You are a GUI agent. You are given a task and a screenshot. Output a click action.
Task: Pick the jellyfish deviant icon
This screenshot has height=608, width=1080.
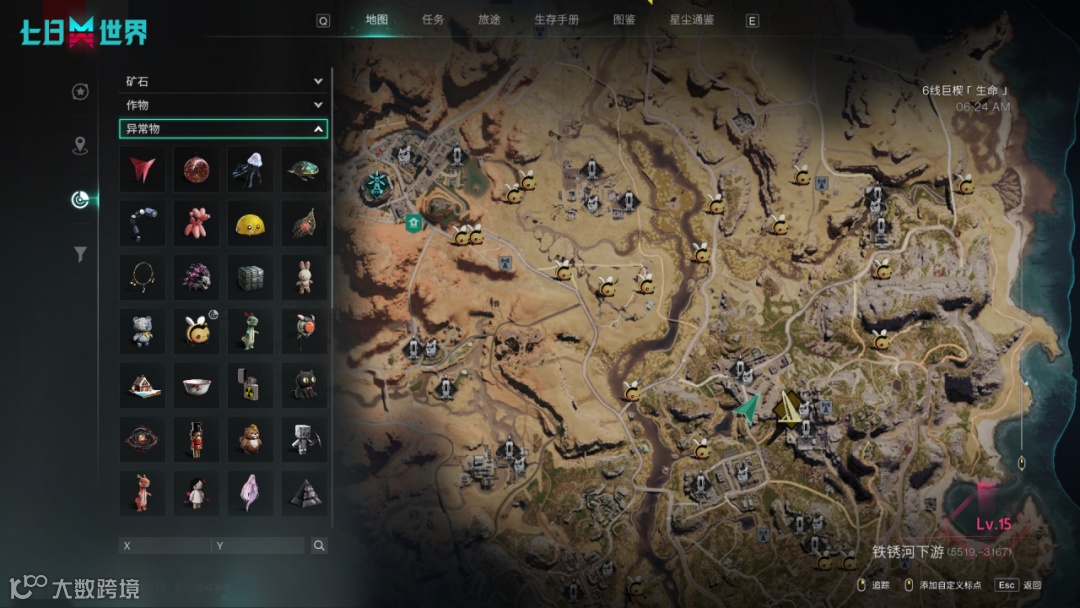click(250, 169)
